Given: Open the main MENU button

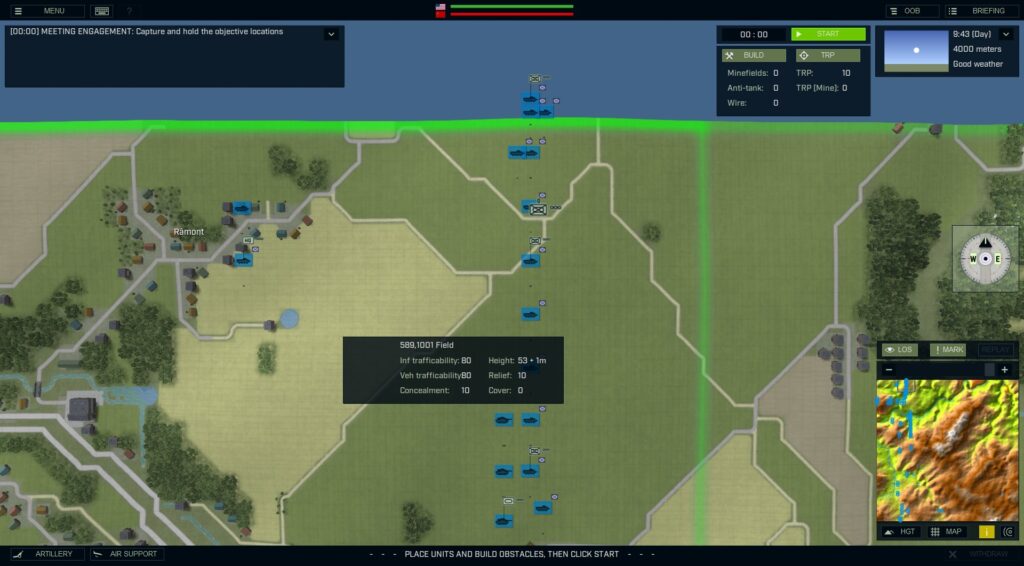Looking at the screenshot, I should [x=46, y=11].
